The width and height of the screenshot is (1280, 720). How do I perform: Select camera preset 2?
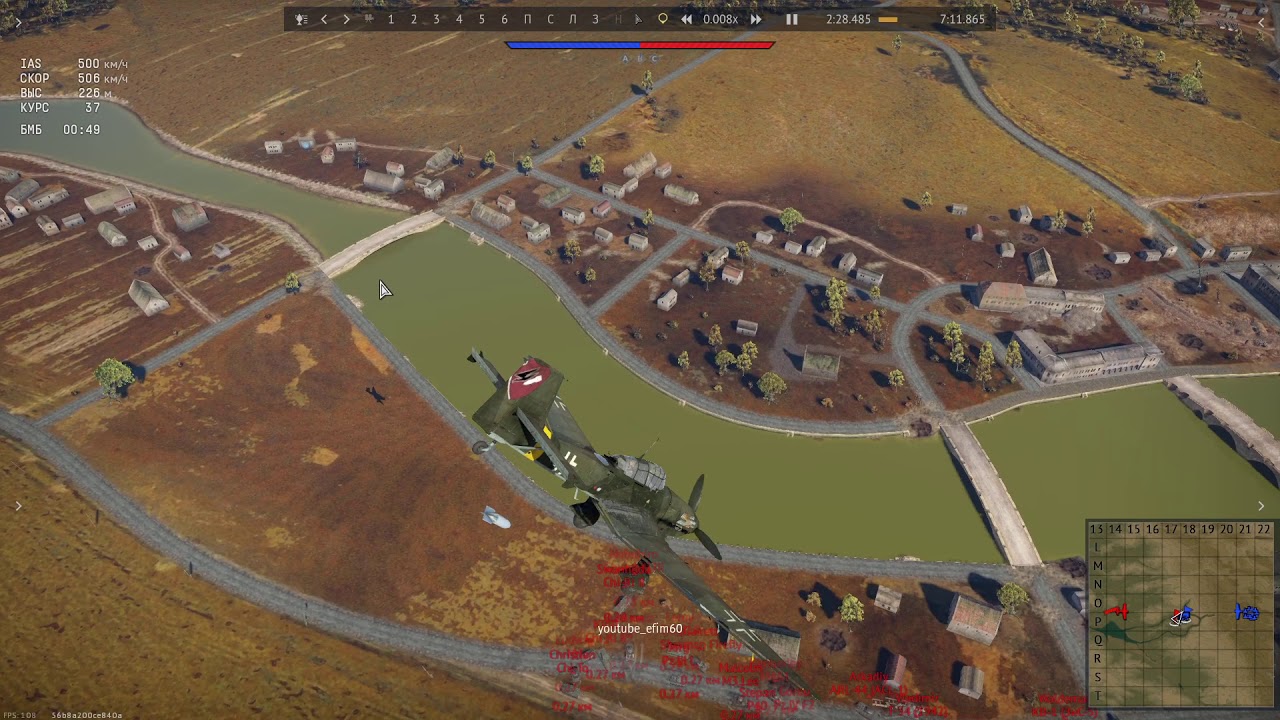[414, 19]
